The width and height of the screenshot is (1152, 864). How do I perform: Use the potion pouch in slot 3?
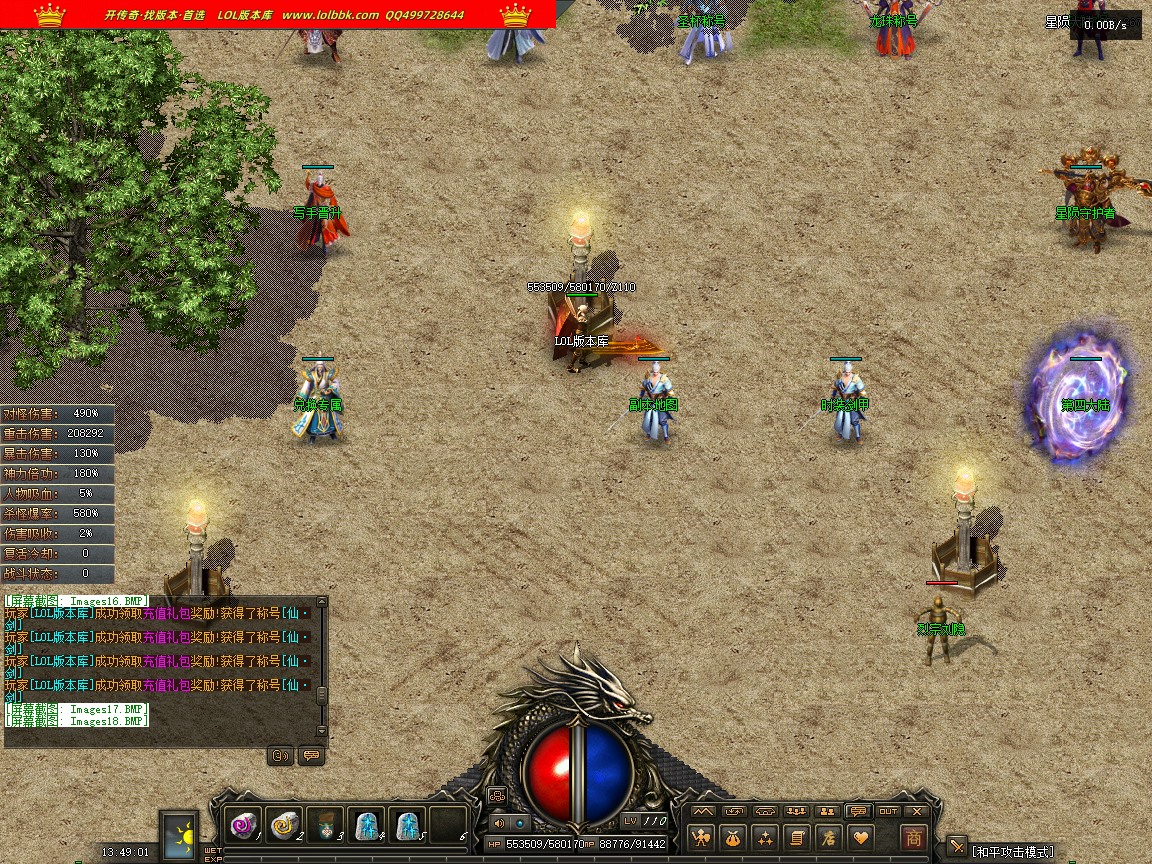[x=325, y=826]
